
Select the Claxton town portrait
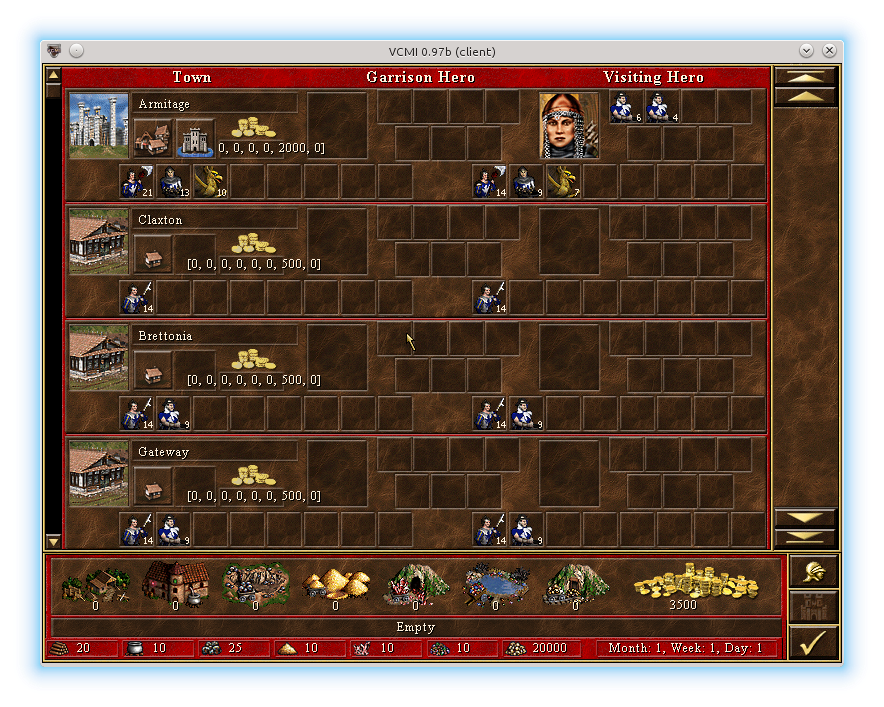98,242
